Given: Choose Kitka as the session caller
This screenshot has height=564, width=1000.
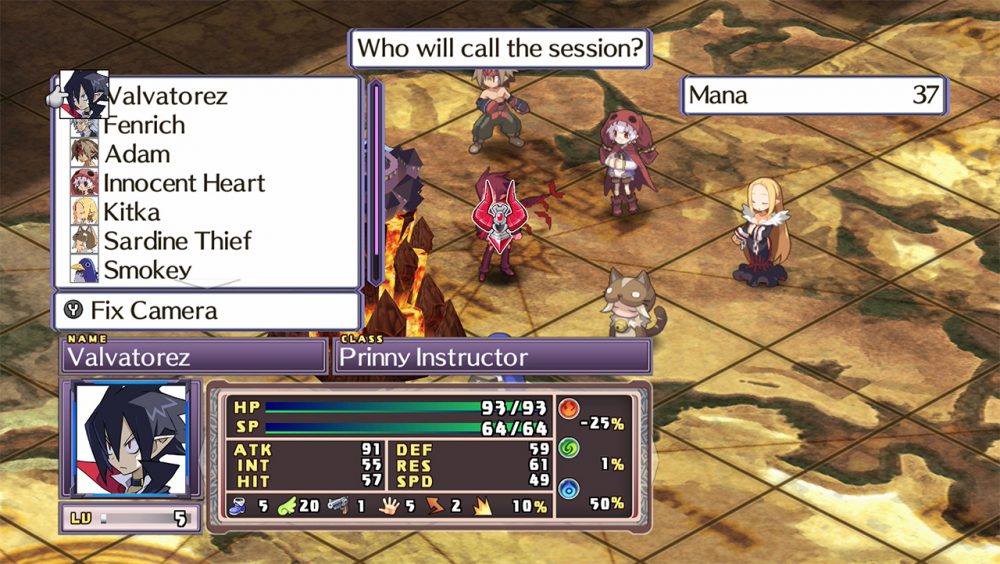Looking at the screenshot, I should click(132, 212).
